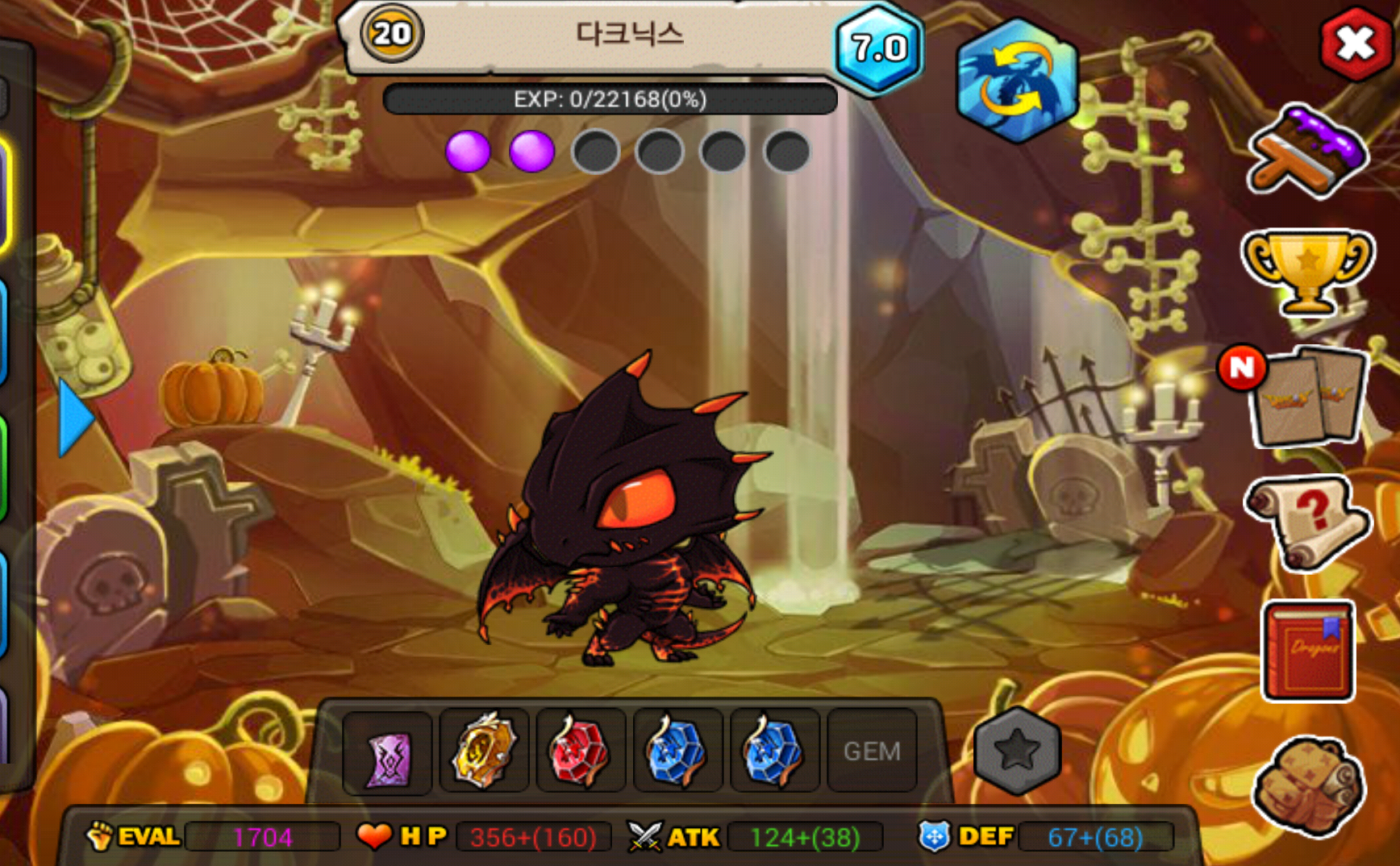Open the gold trophy achievements
The image size is (1400, 866).
pos(1306,270)
